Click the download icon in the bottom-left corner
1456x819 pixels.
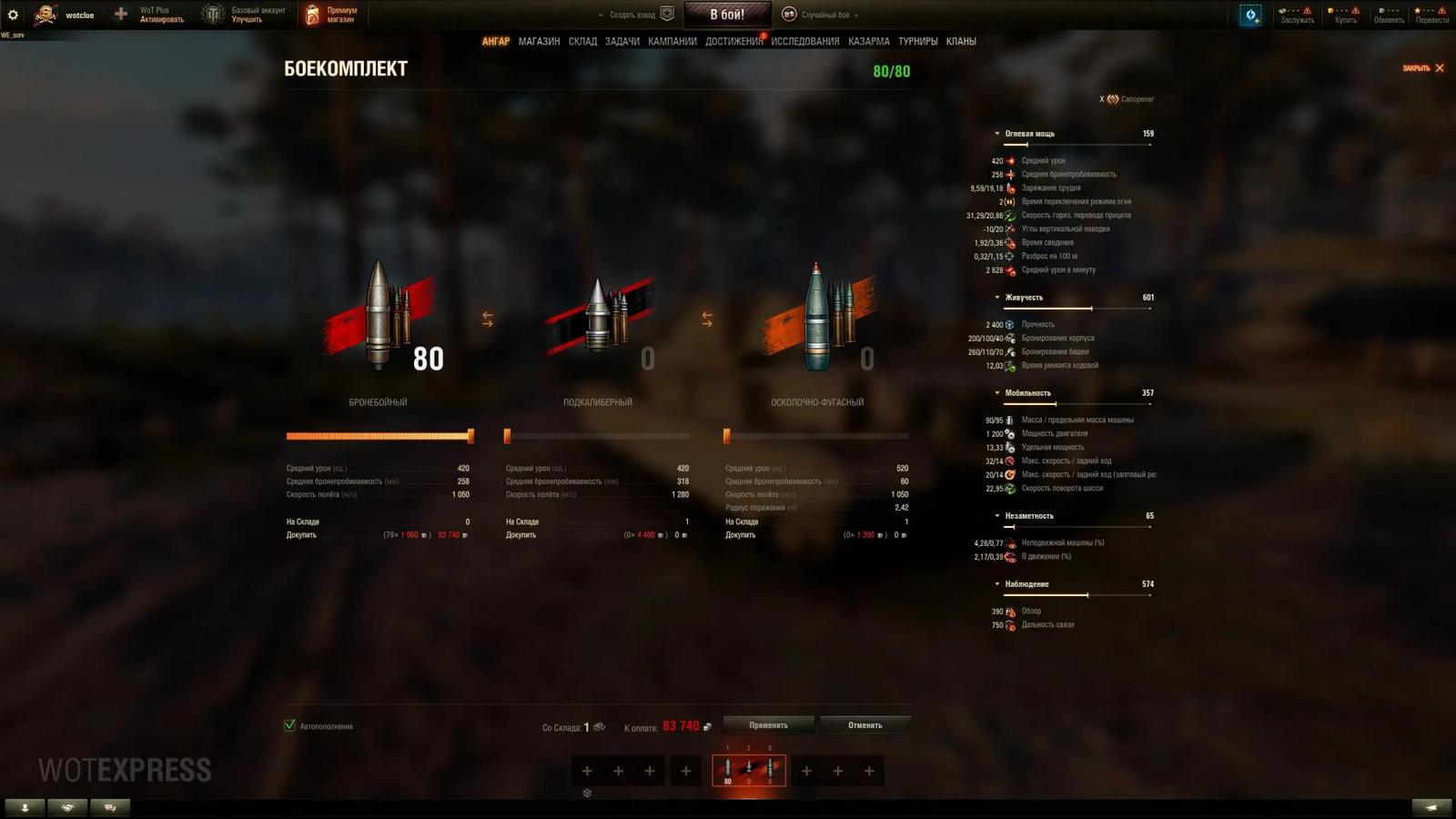(x=25, y=807)
